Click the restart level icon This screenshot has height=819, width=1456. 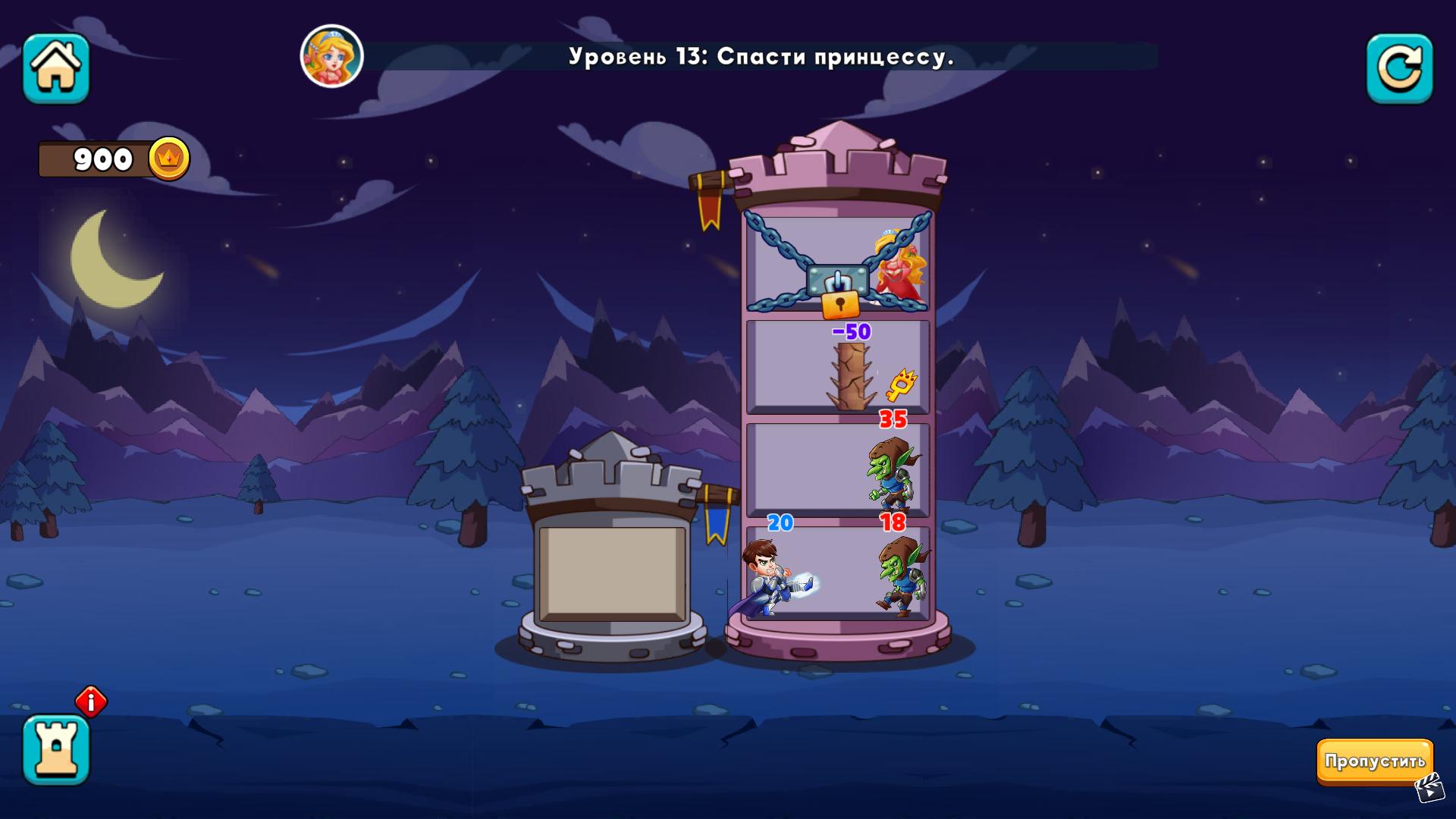click(1401, 69)
